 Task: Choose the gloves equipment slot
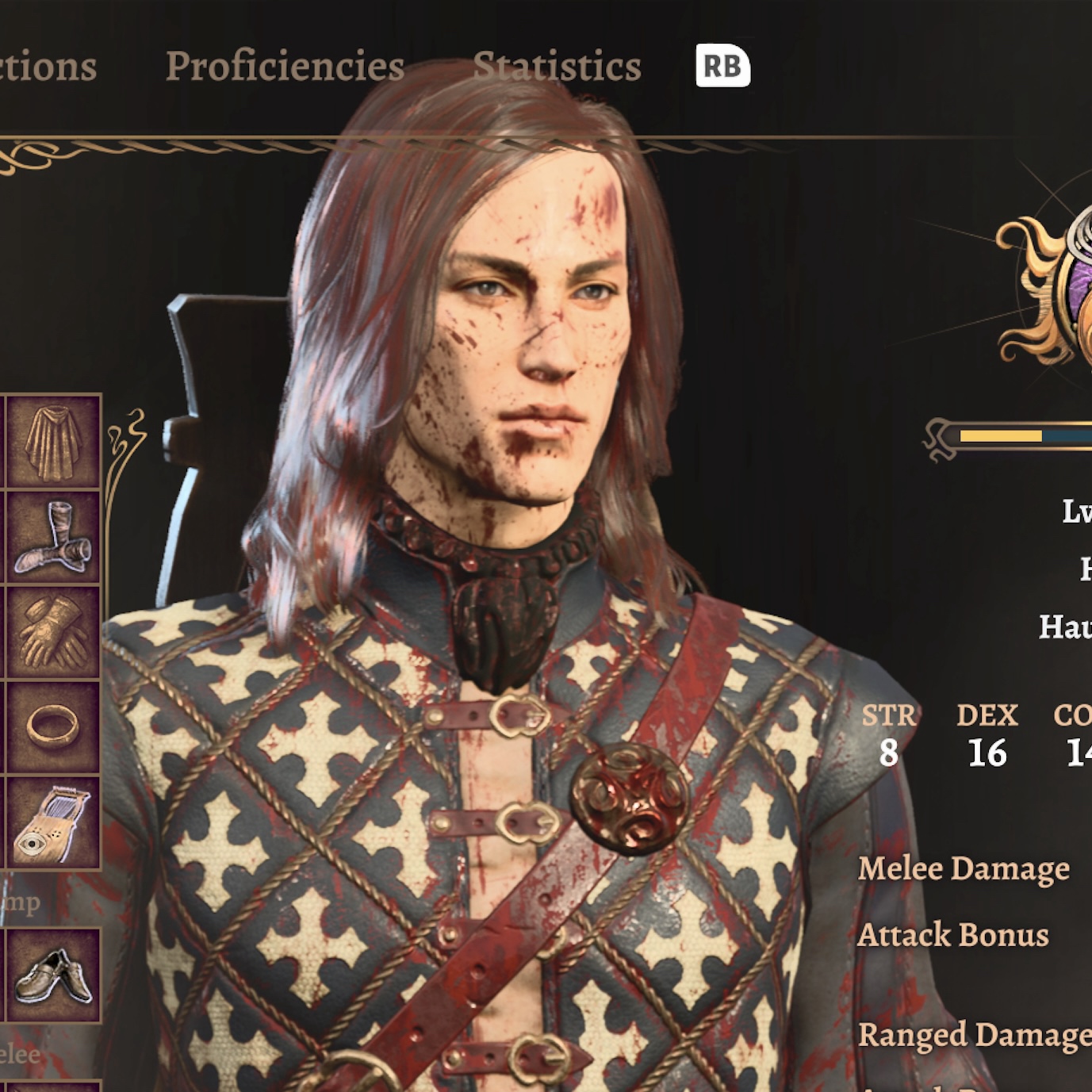[53, 633]
